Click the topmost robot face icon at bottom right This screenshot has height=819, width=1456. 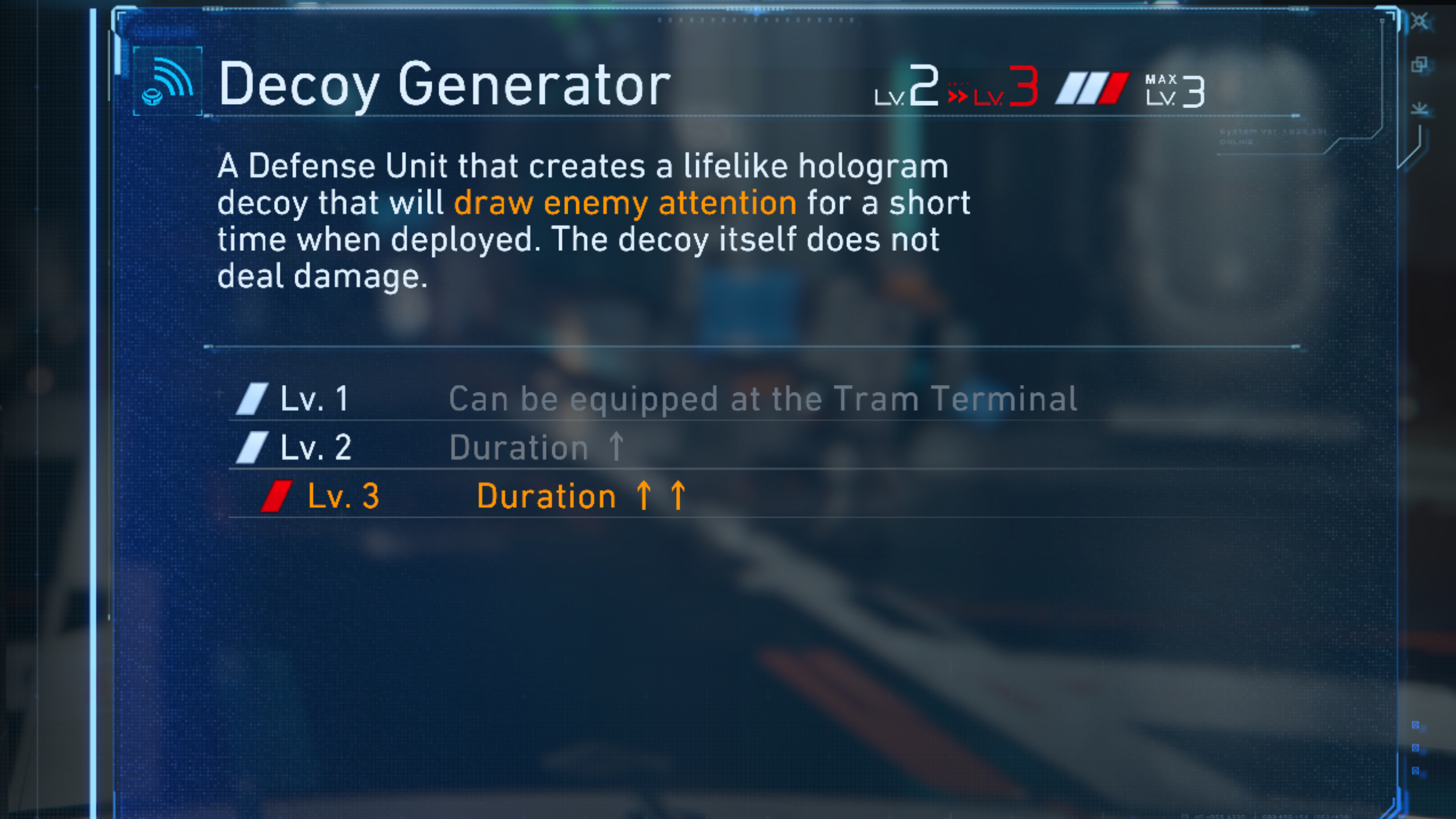(1415, 725)
